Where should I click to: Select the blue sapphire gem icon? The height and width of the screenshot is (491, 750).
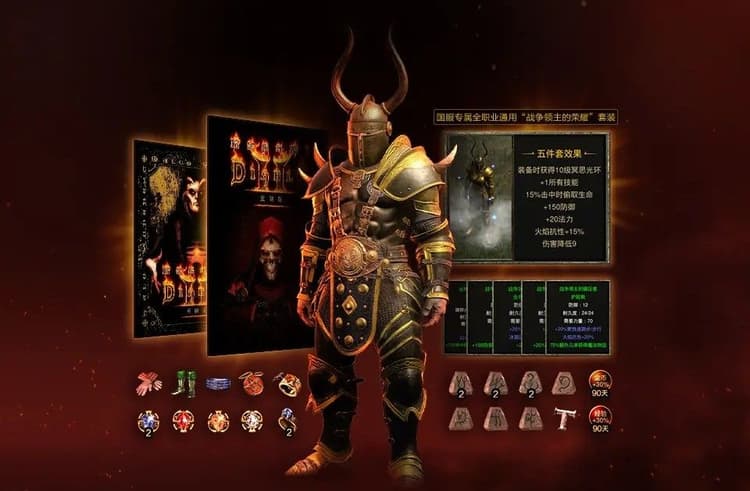point(149,421)
